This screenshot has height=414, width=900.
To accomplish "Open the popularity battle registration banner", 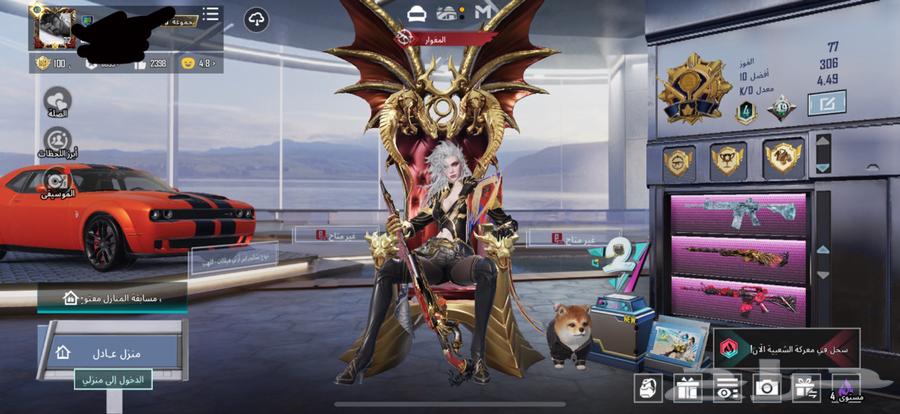I will point(785,349).
